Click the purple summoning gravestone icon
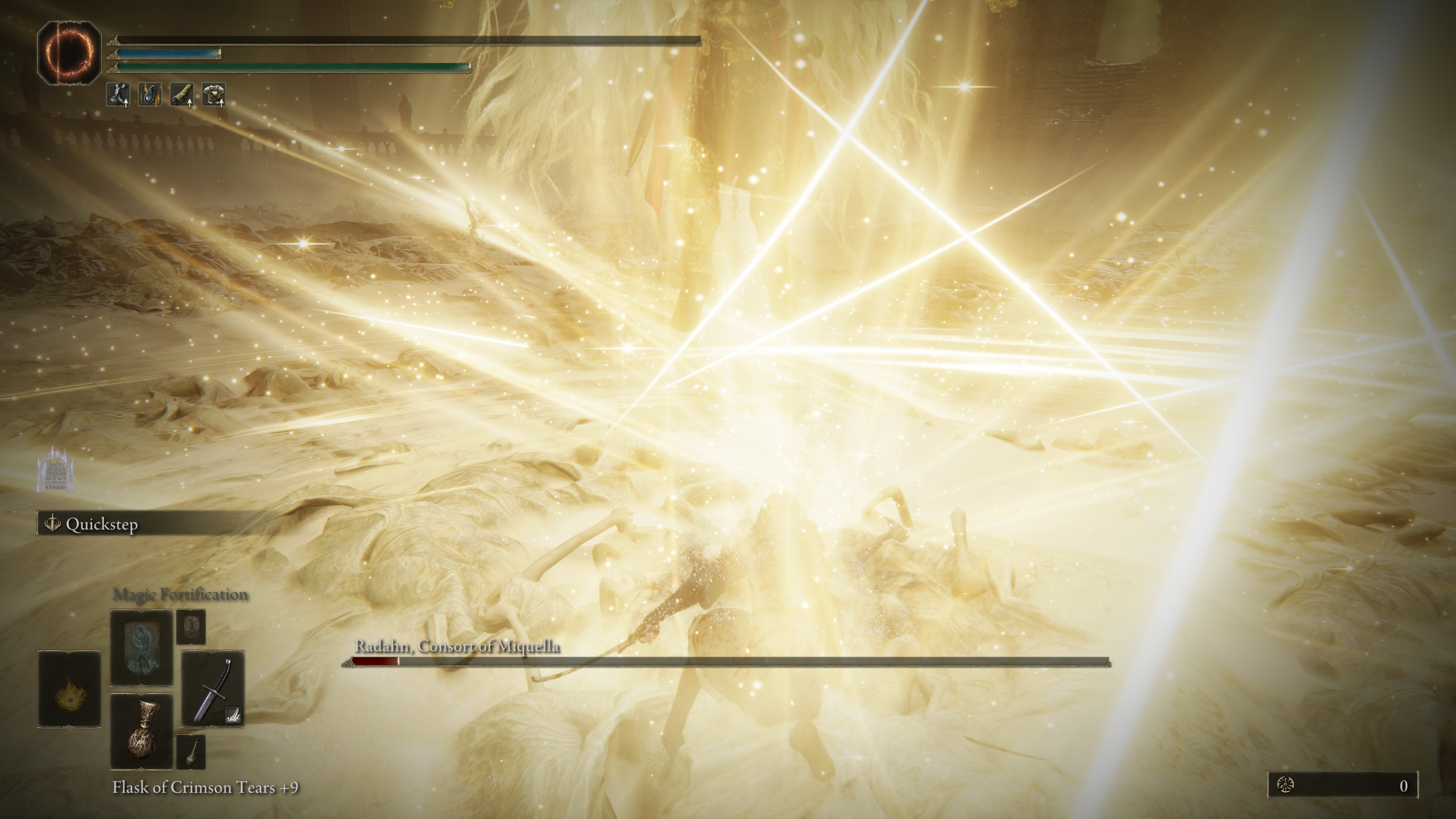 pyautogui.click(x=56, y=469)
